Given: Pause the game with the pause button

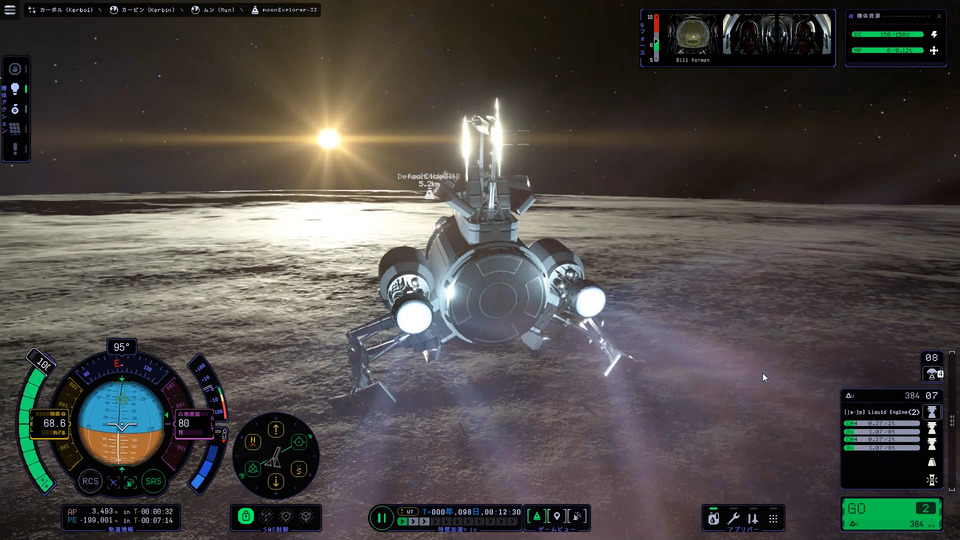Looking at the screenshot, I should click(381, 517).
